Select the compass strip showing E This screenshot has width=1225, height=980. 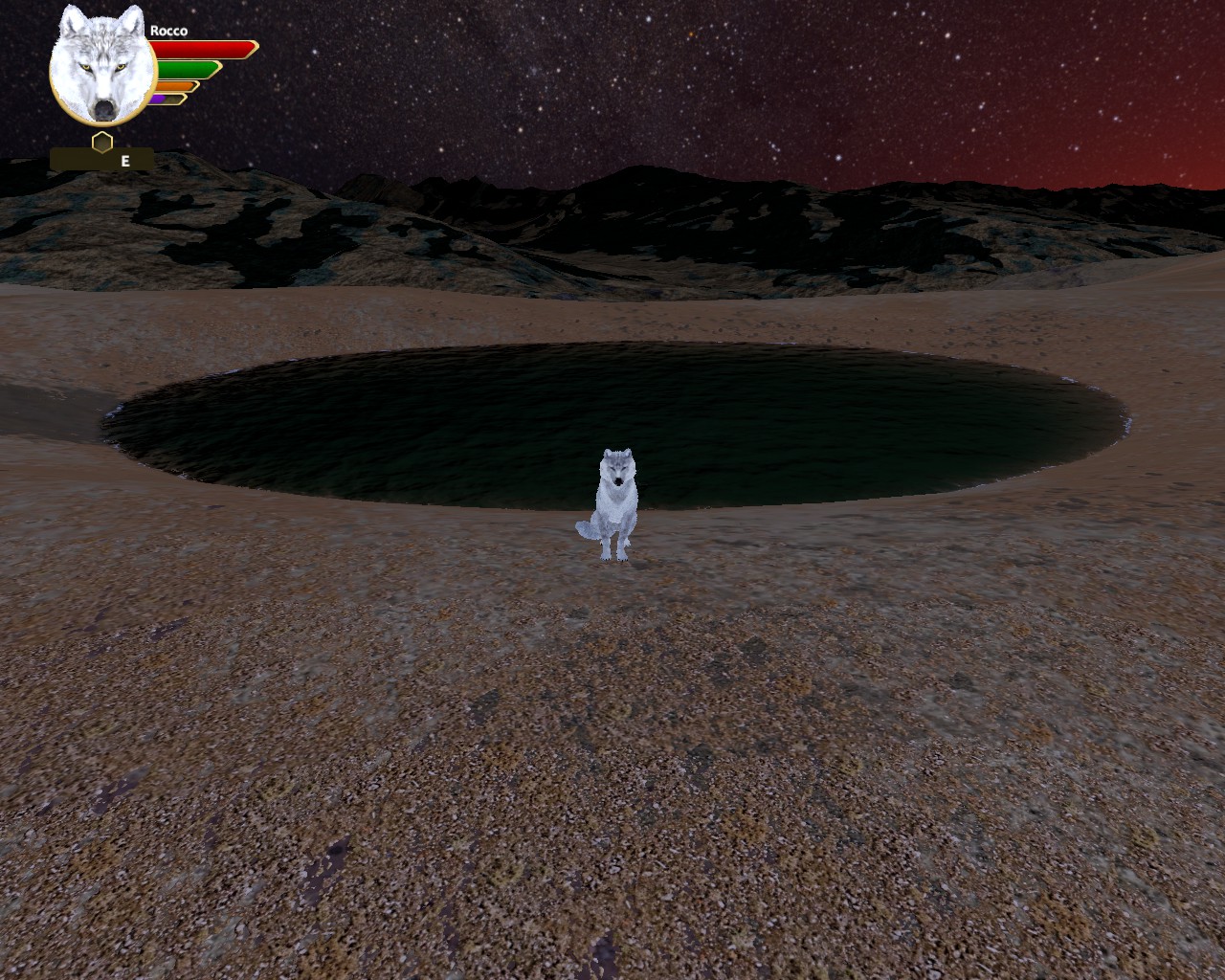tap(102, 161)
